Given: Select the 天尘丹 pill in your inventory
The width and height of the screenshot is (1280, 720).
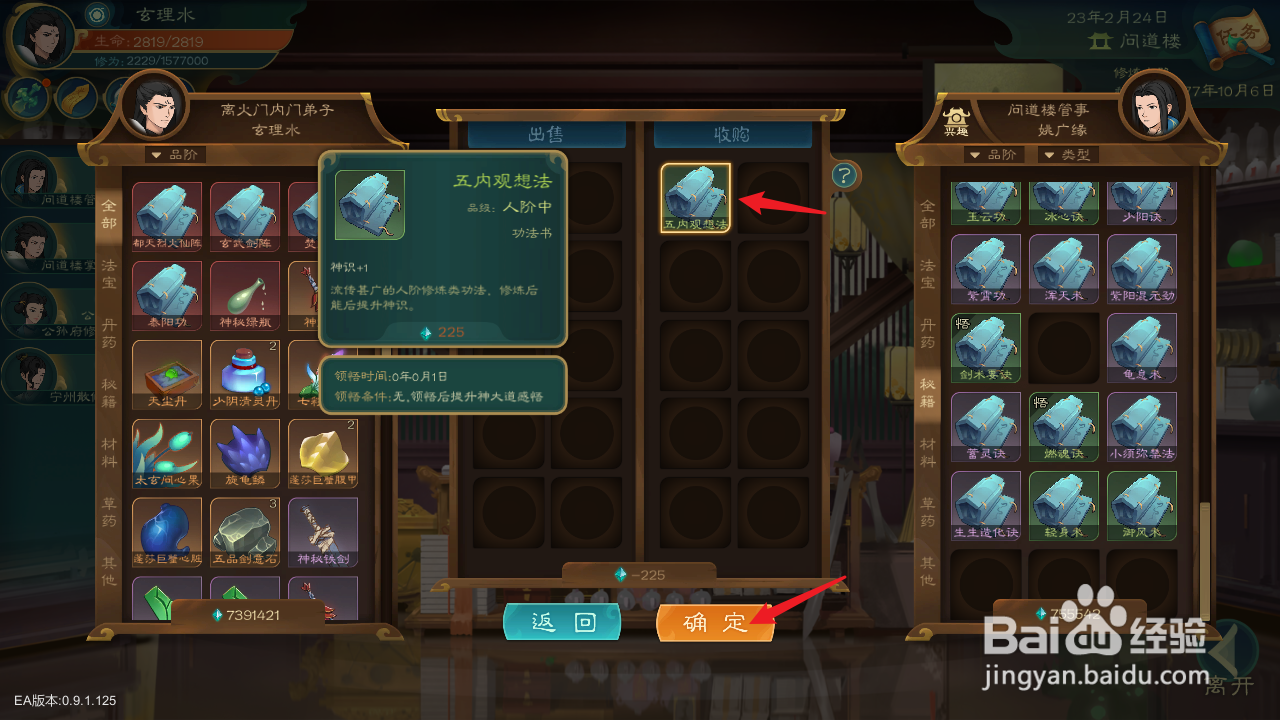Looking at the screenshot, I should coord(166,374).
